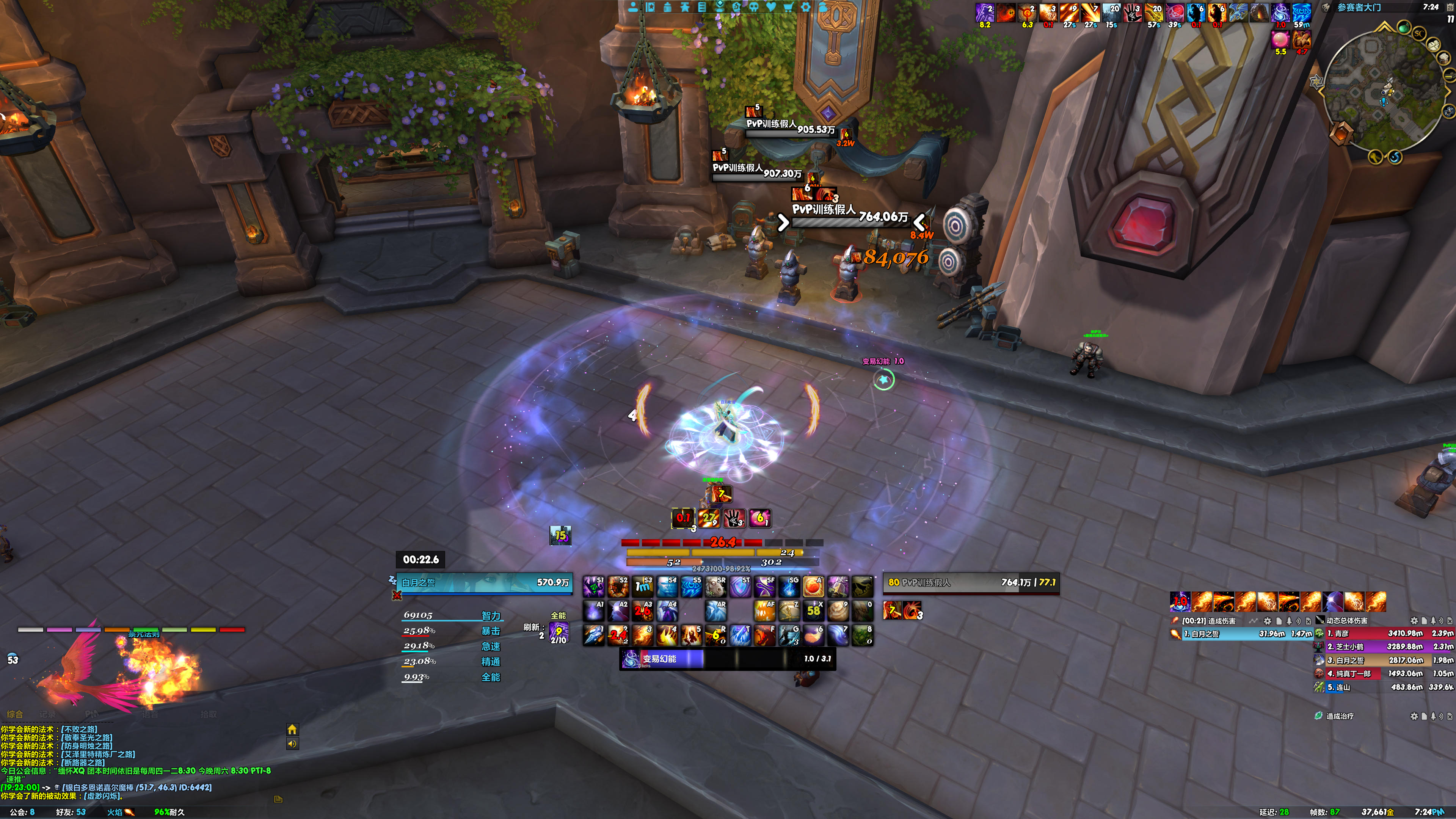Close the 动态总体伤害 meter window
Screen dimensions: 1456x819
1450,621
